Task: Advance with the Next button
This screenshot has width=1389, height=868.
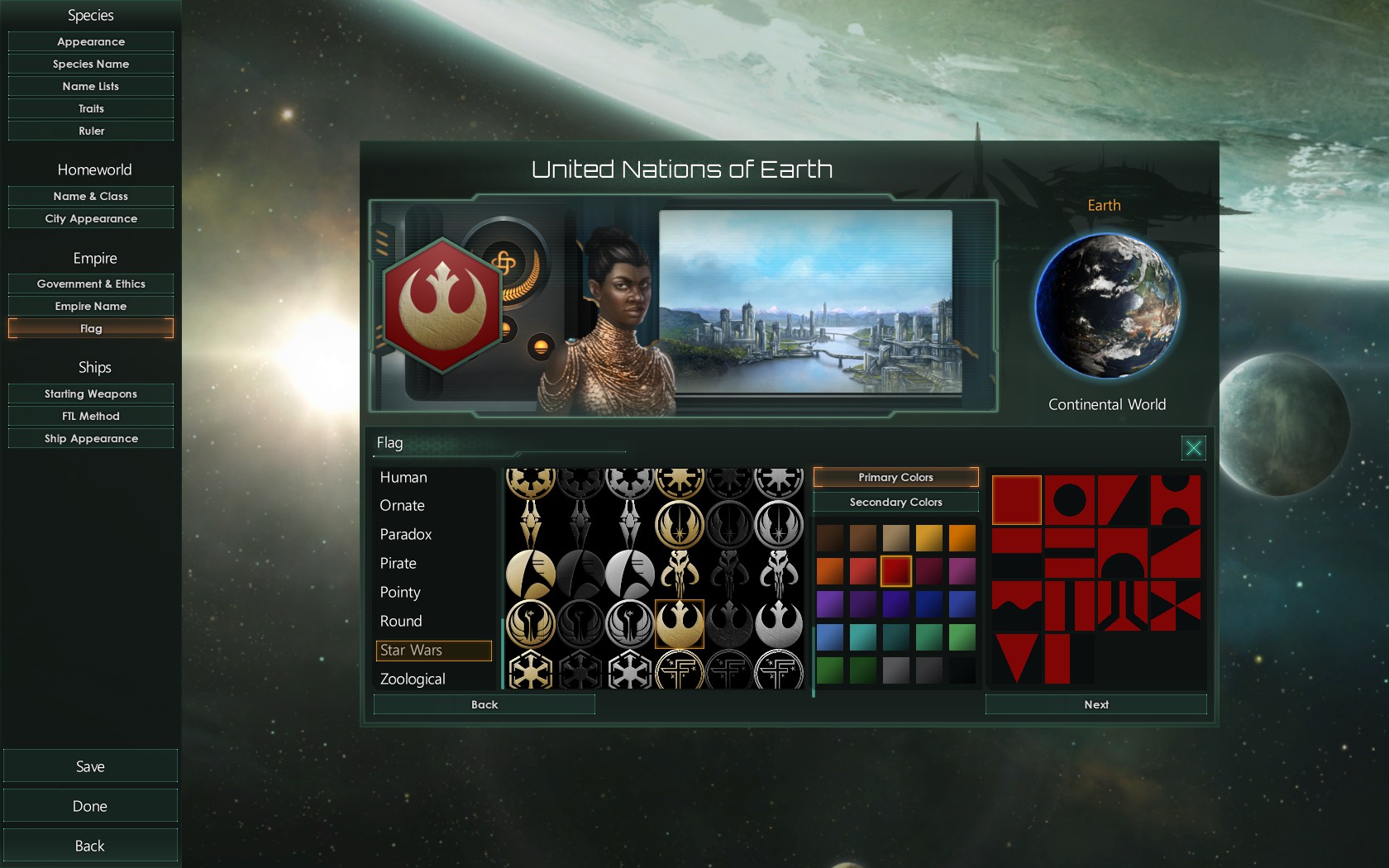Action: [1095, 704]
